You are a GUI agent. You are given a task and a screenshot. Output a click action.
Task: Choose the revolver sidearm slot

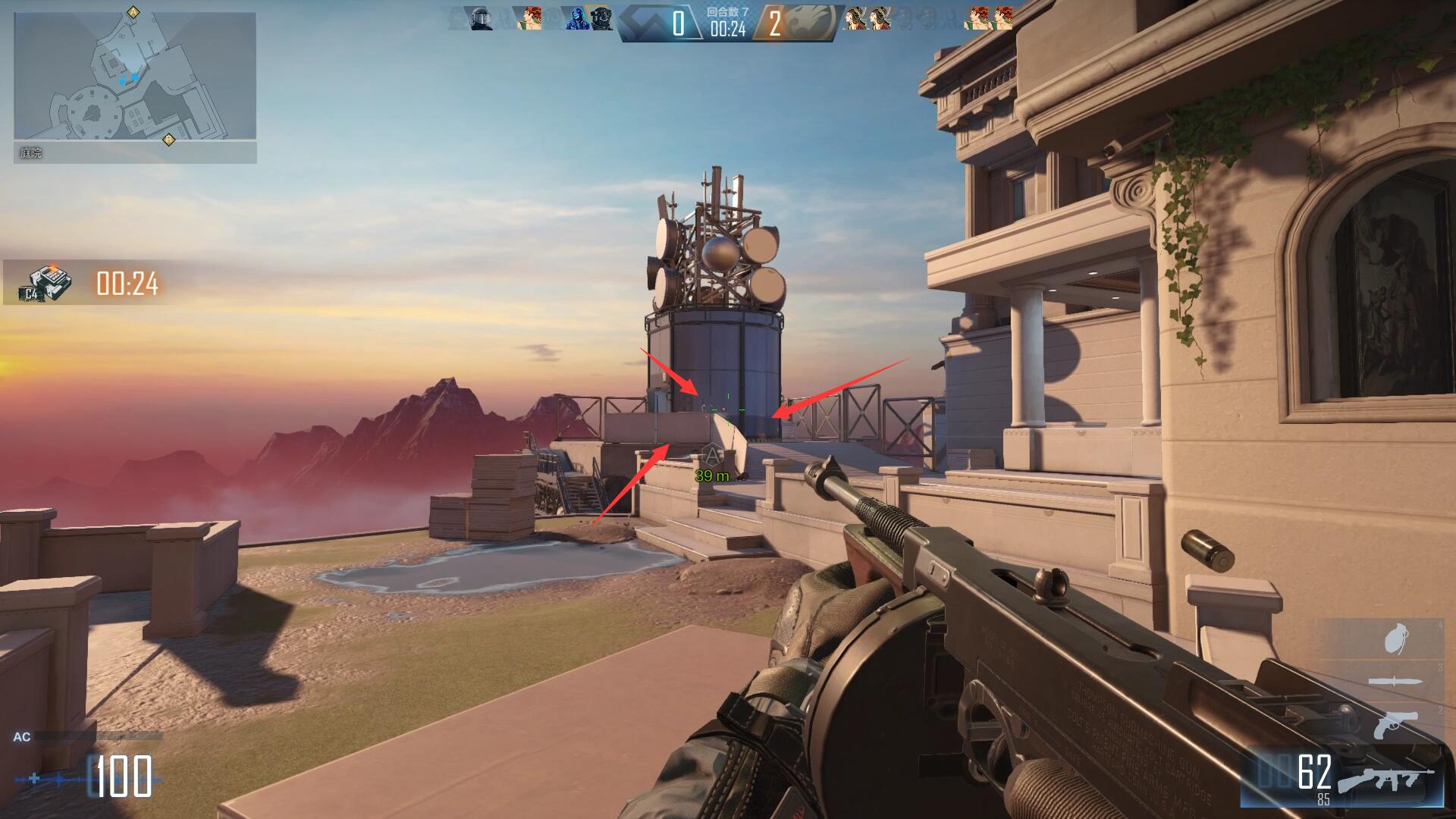click(1395, 724)
